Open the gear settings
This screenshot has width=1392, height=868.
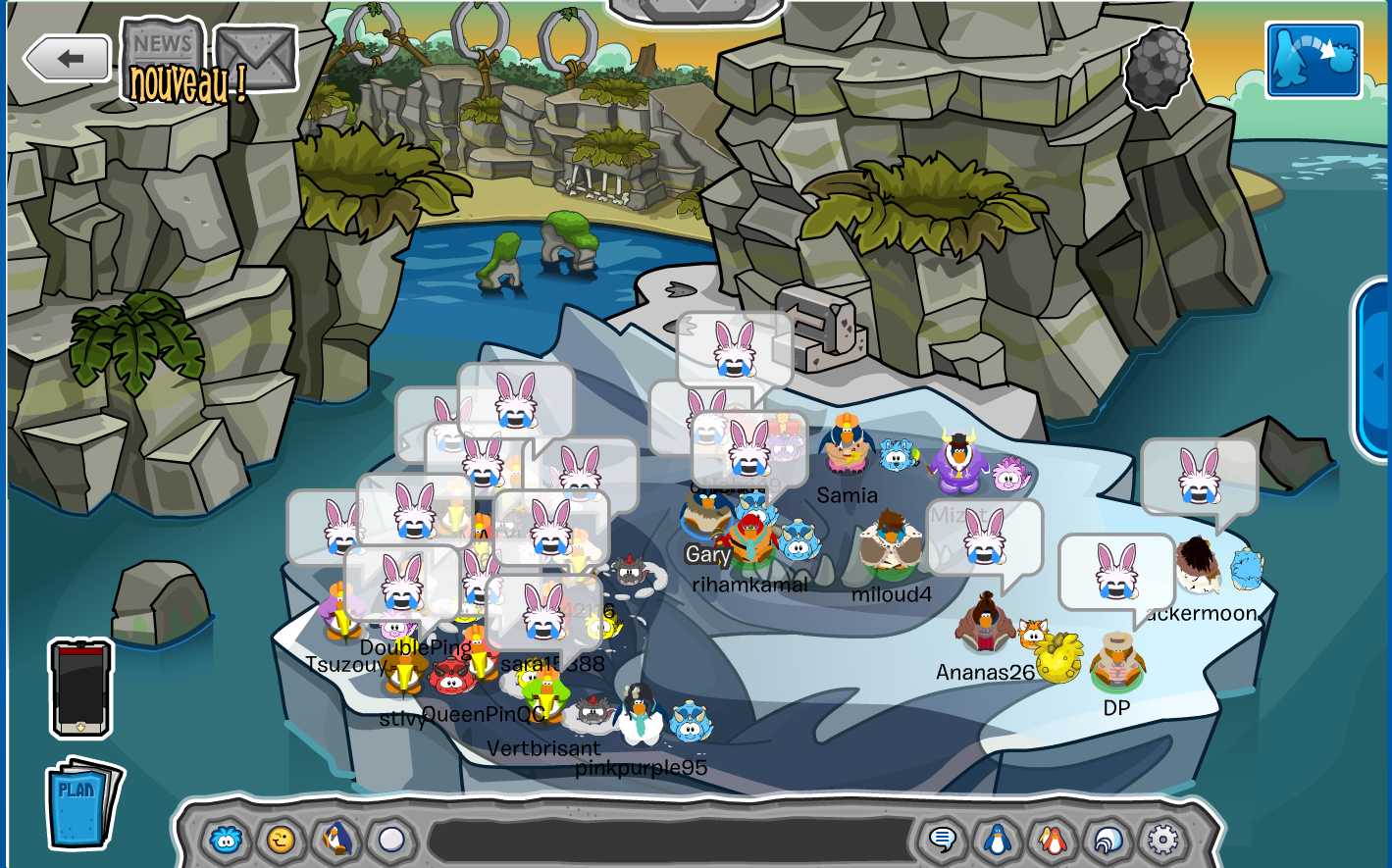click(x=1162, y=841)
